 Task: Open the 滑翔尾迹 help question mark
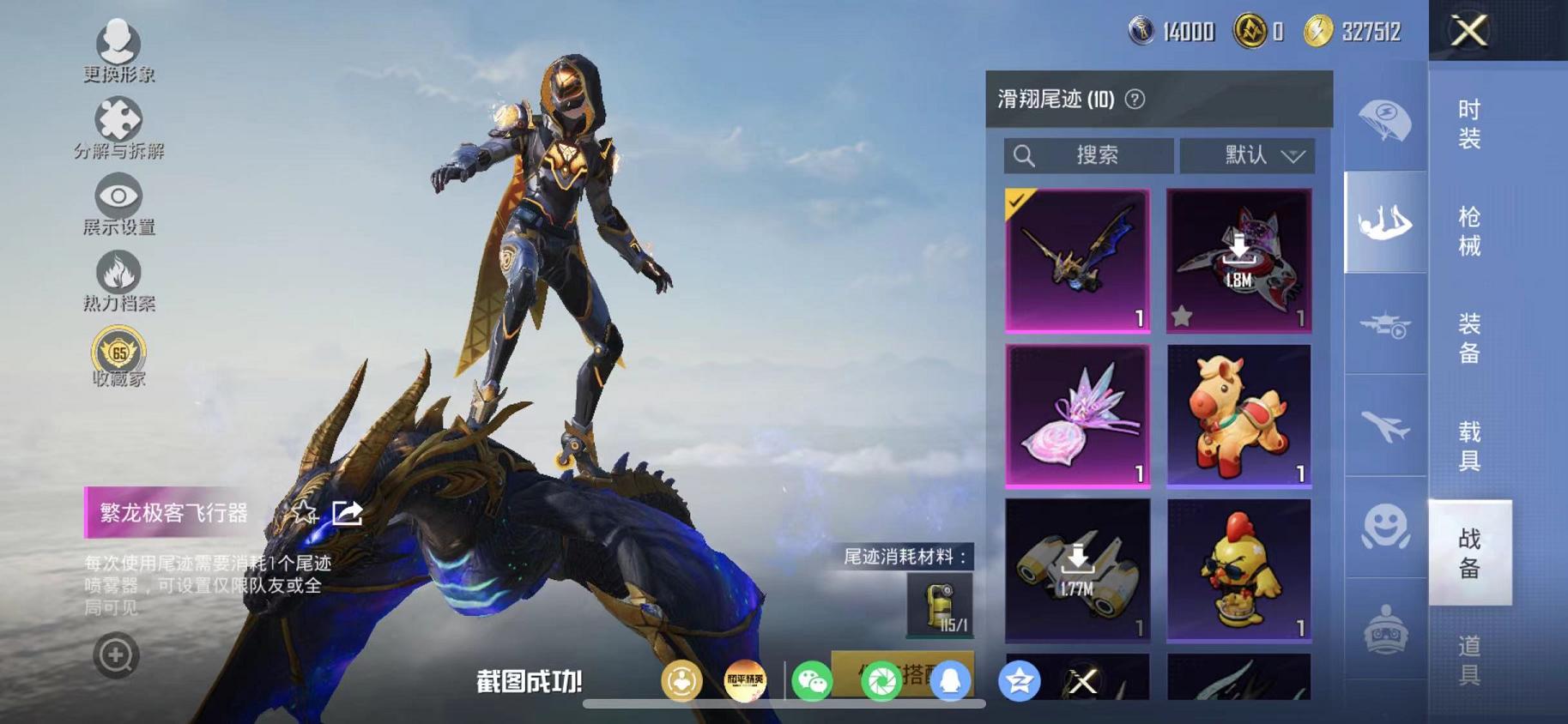coord(1135,99)
